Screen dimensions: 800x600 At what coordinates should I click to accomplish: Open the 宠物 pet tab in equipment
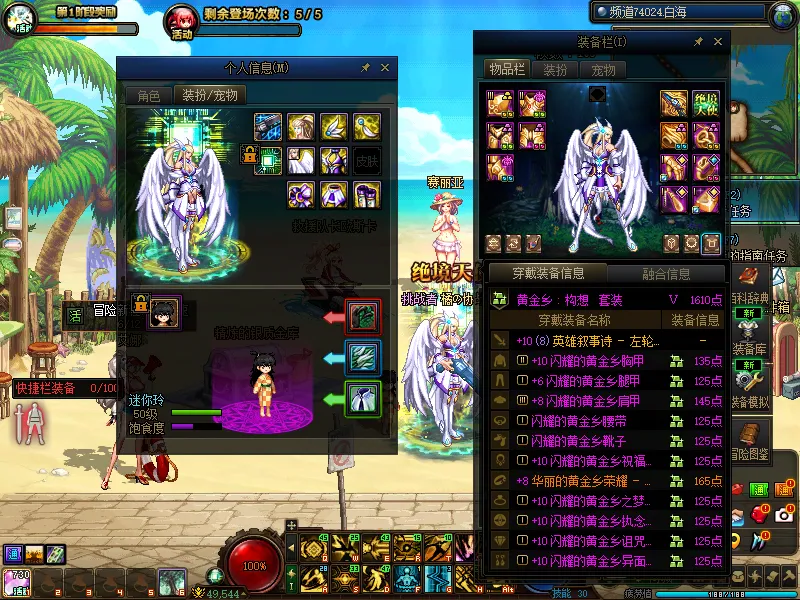pos(603,69)
